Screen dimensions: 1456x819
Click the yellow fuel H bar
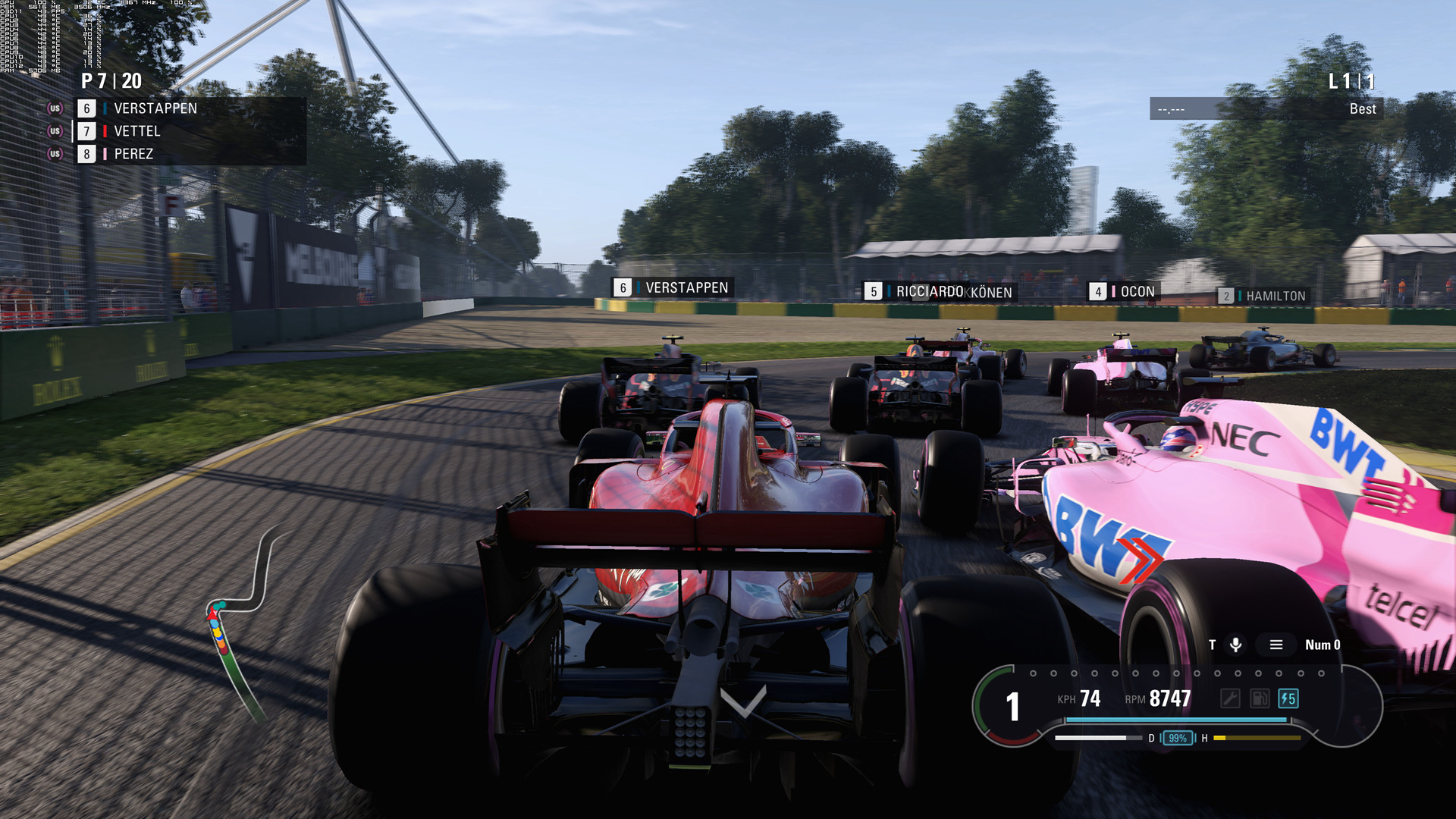tap(1259, 738)
